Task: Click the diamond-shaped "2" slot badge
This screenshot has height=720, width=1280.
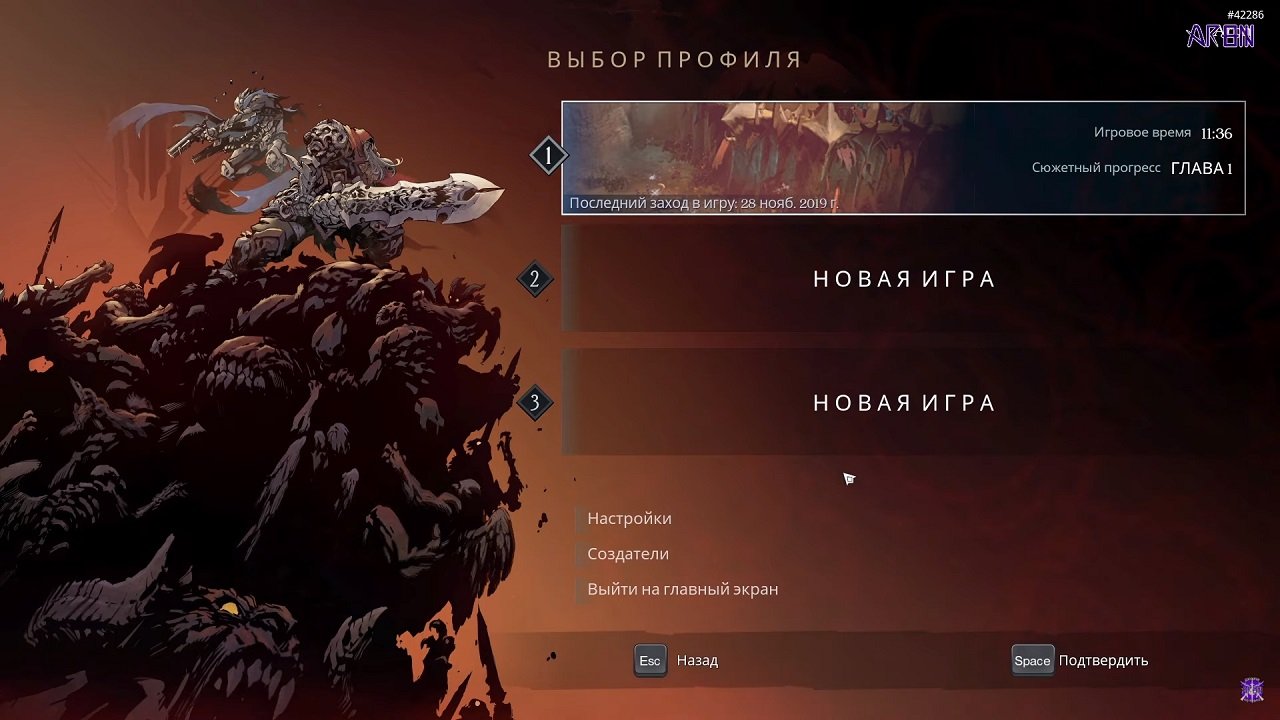Action: click(x=535, y=279)
